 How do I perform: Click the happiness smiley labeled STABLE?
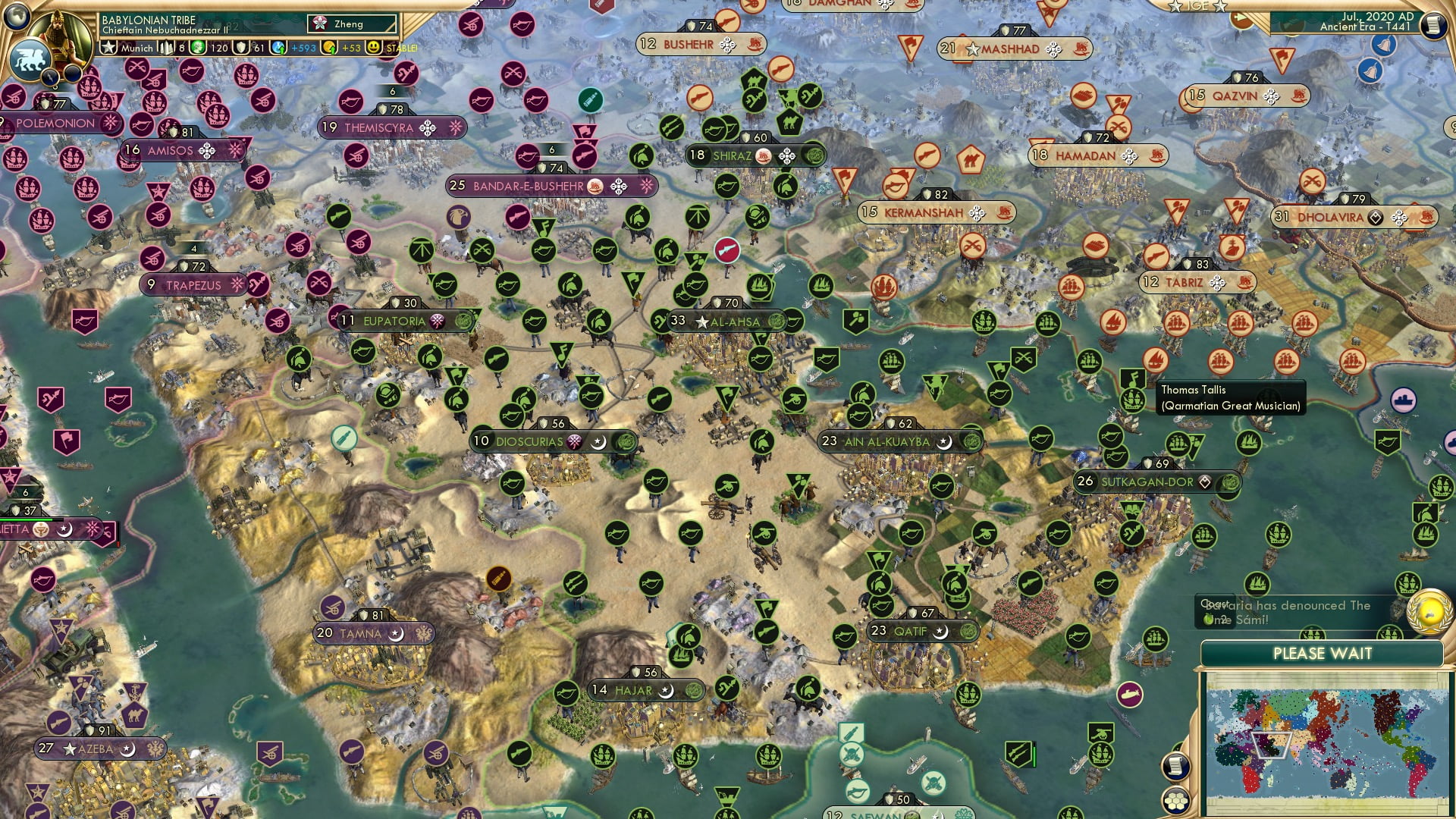(x=375, y=47)
